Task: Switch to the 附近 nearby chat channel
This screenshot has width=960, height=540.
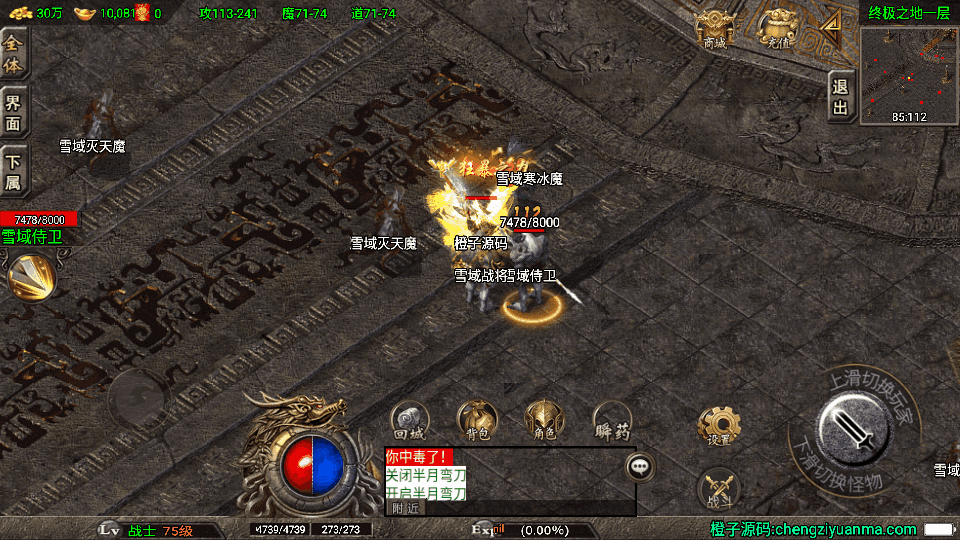Action: pos(405,508)
